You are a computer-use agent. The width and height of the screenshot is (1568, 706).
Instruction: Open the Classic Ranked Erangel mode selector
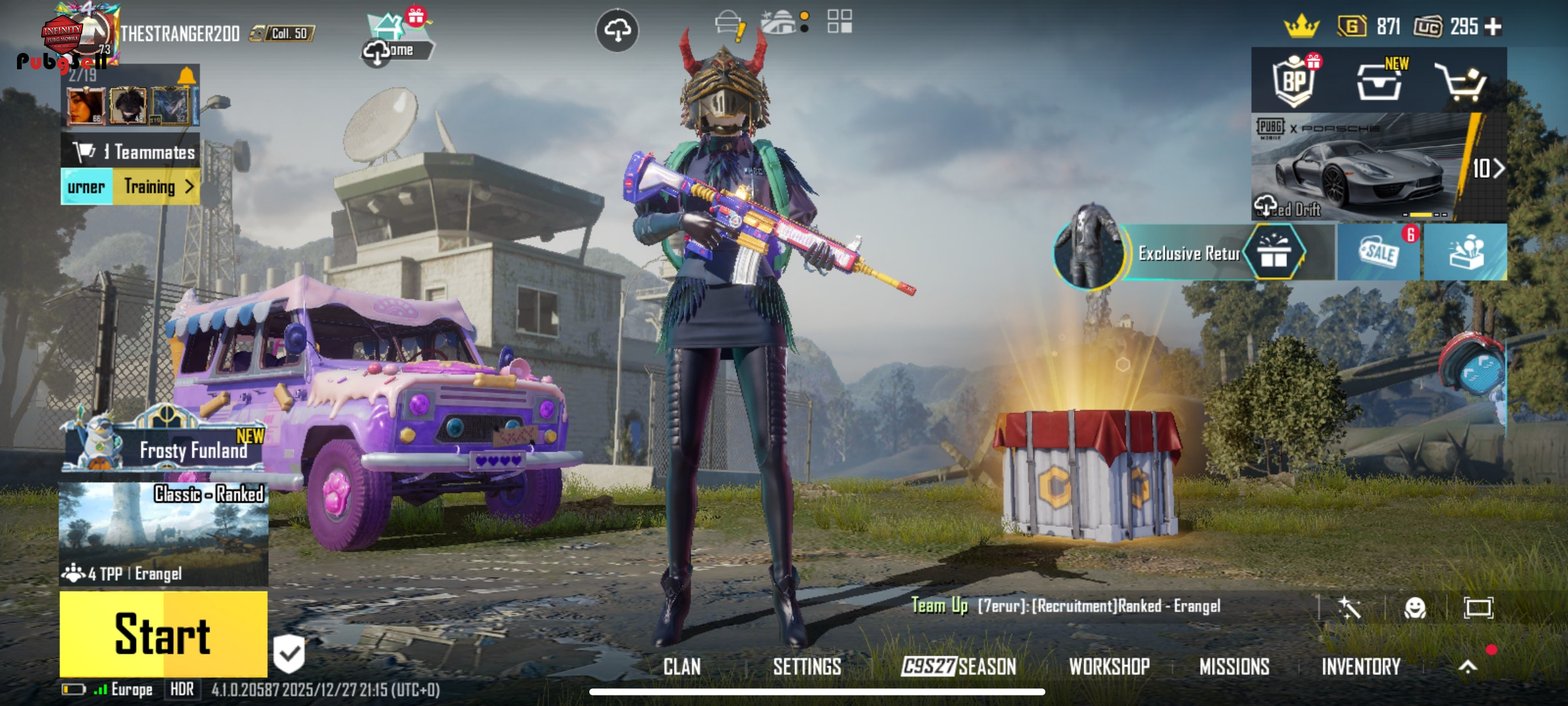click(163, 534)
